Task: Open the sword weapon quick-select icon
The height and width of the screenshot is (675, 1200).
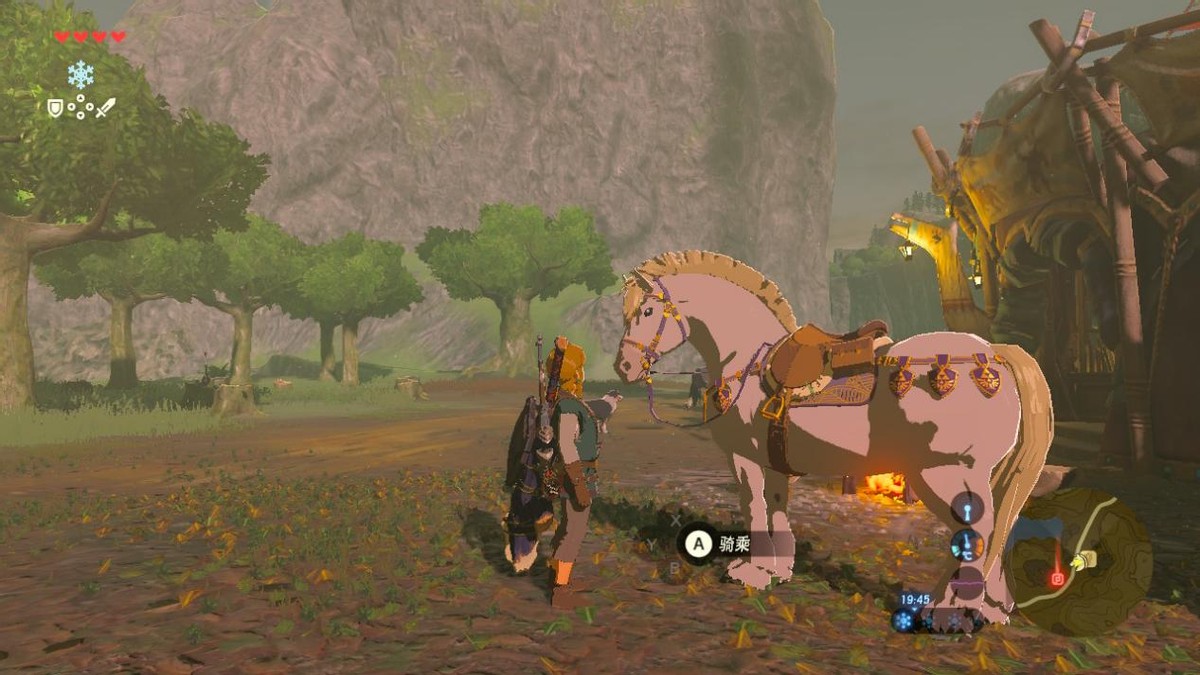Action: tap(105, 107)
